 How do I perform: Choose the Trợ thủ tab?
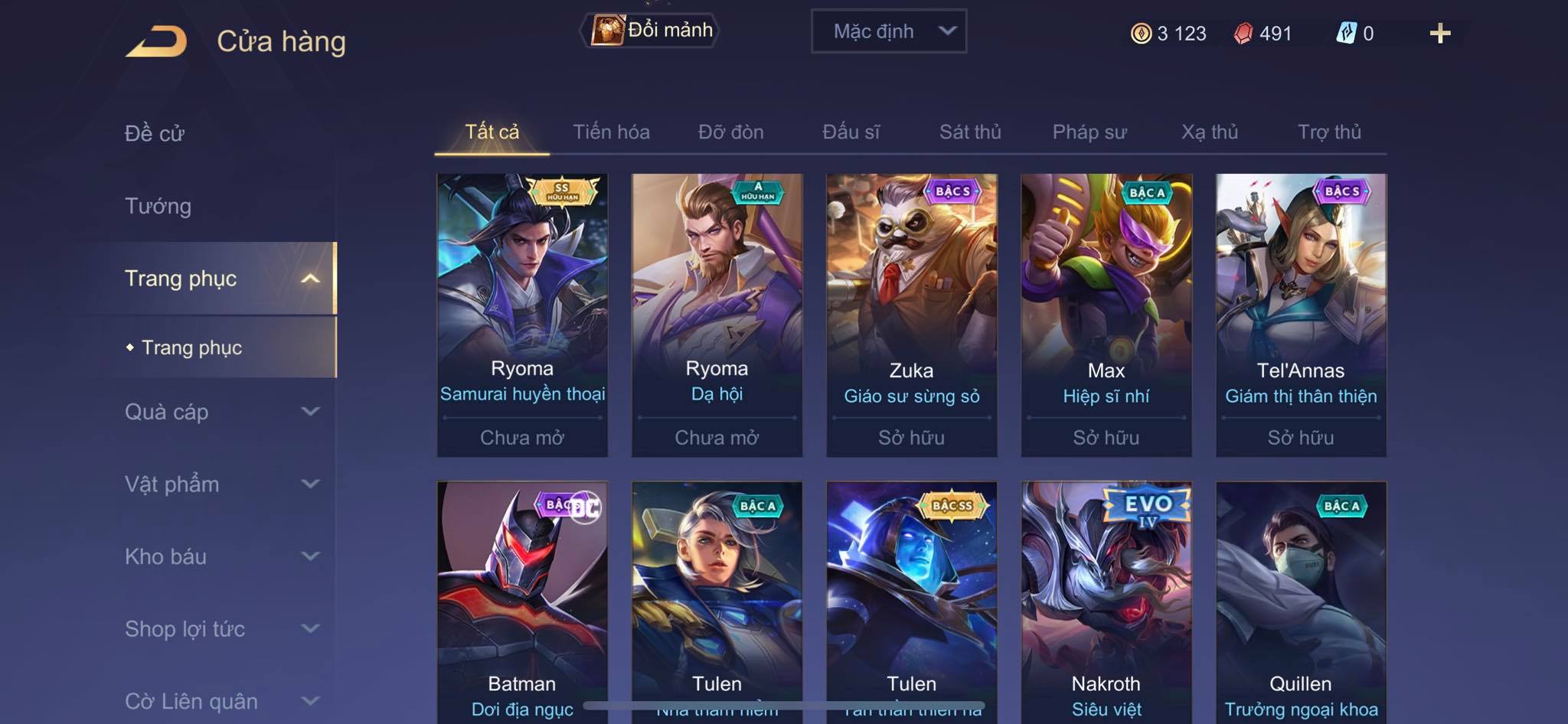1329,132
